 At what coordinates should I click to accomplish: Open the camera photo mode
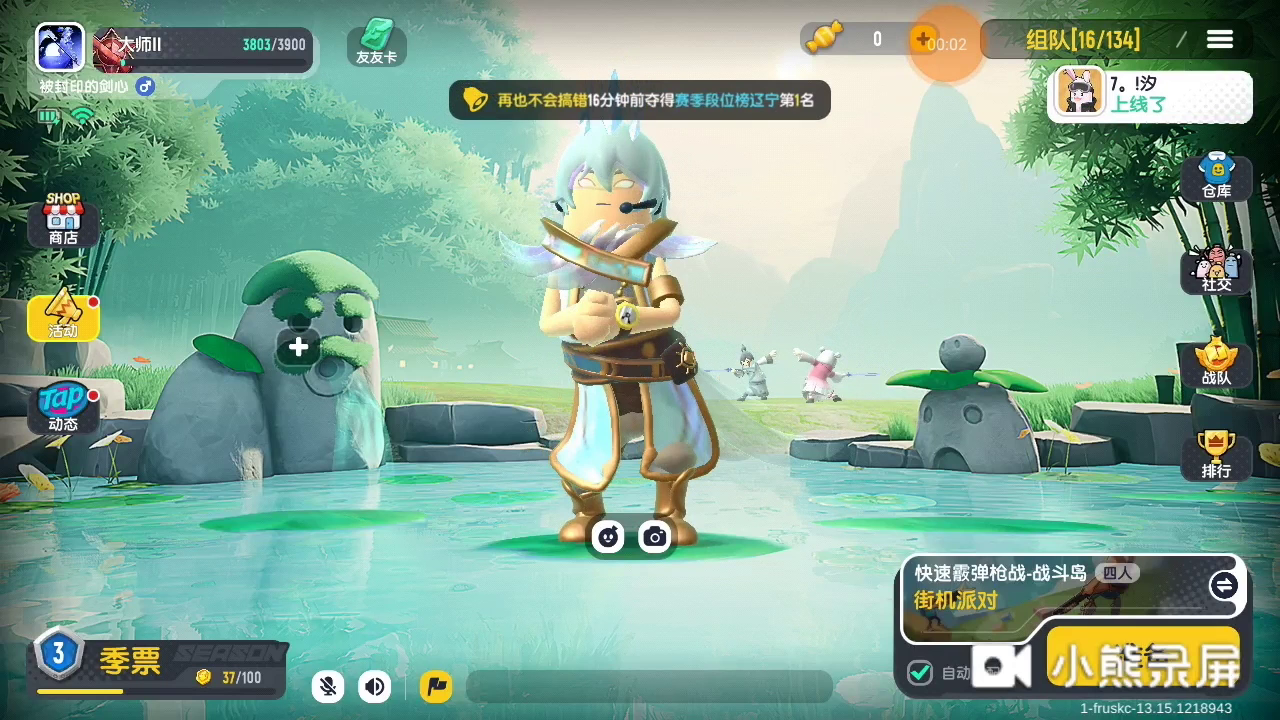[655, 537]
